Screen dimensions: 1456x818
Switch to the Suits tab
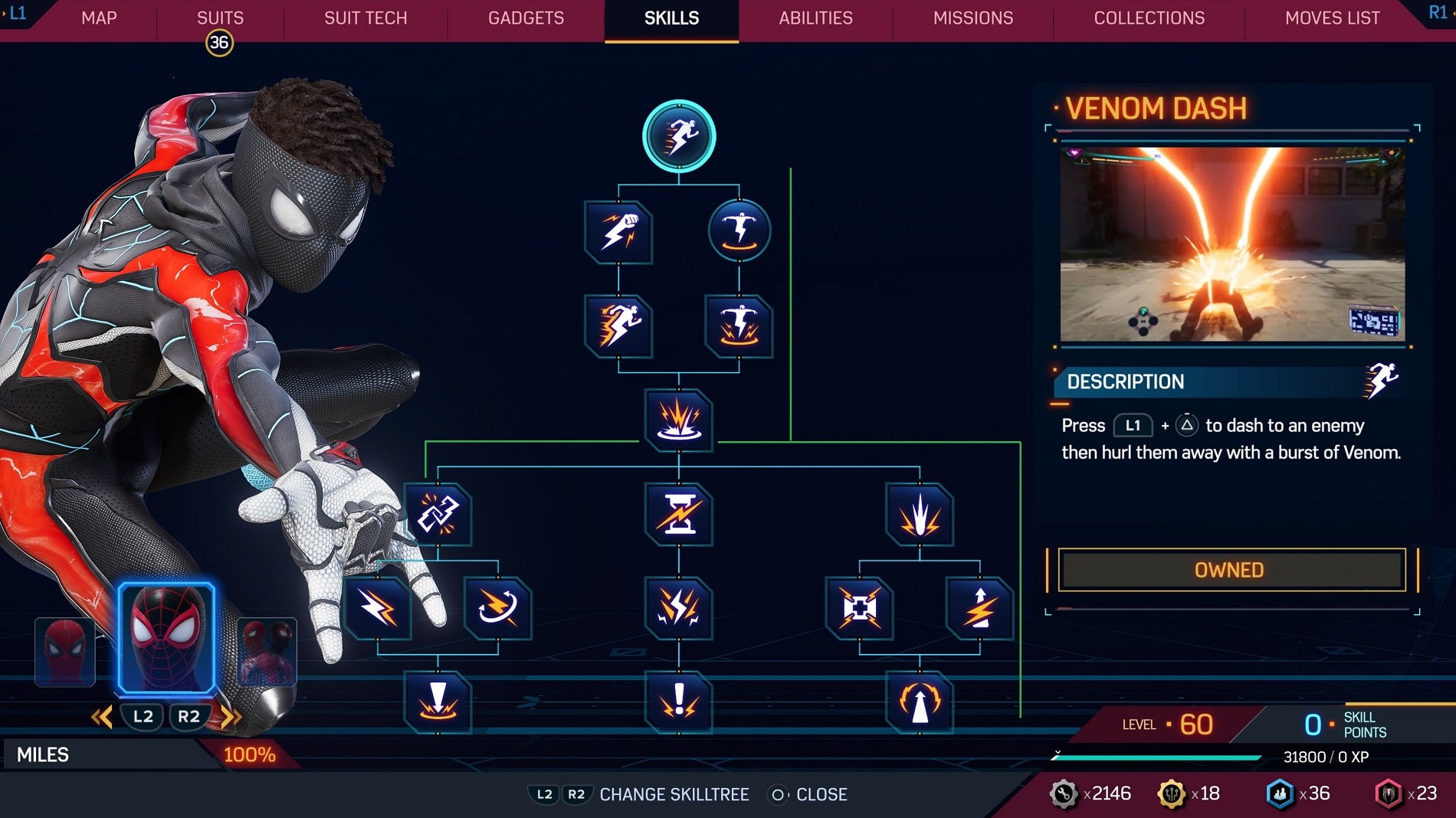click(220, 18)
